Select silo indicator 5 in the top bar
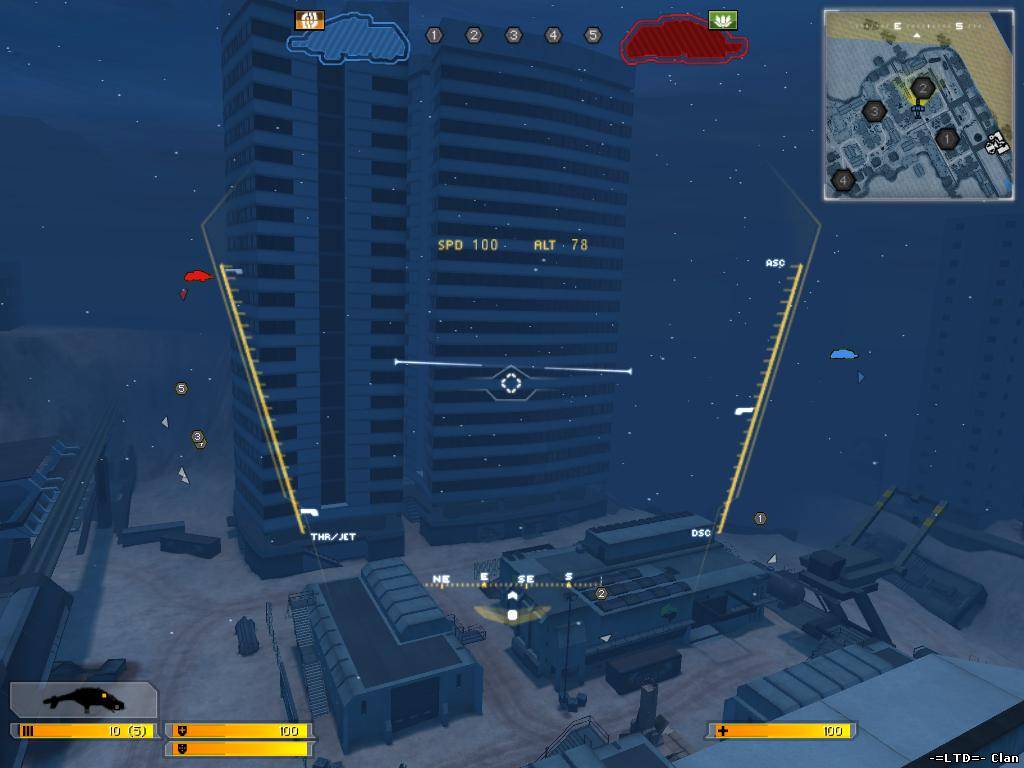Screen dimensions: 1024x768 pos(593,35)
